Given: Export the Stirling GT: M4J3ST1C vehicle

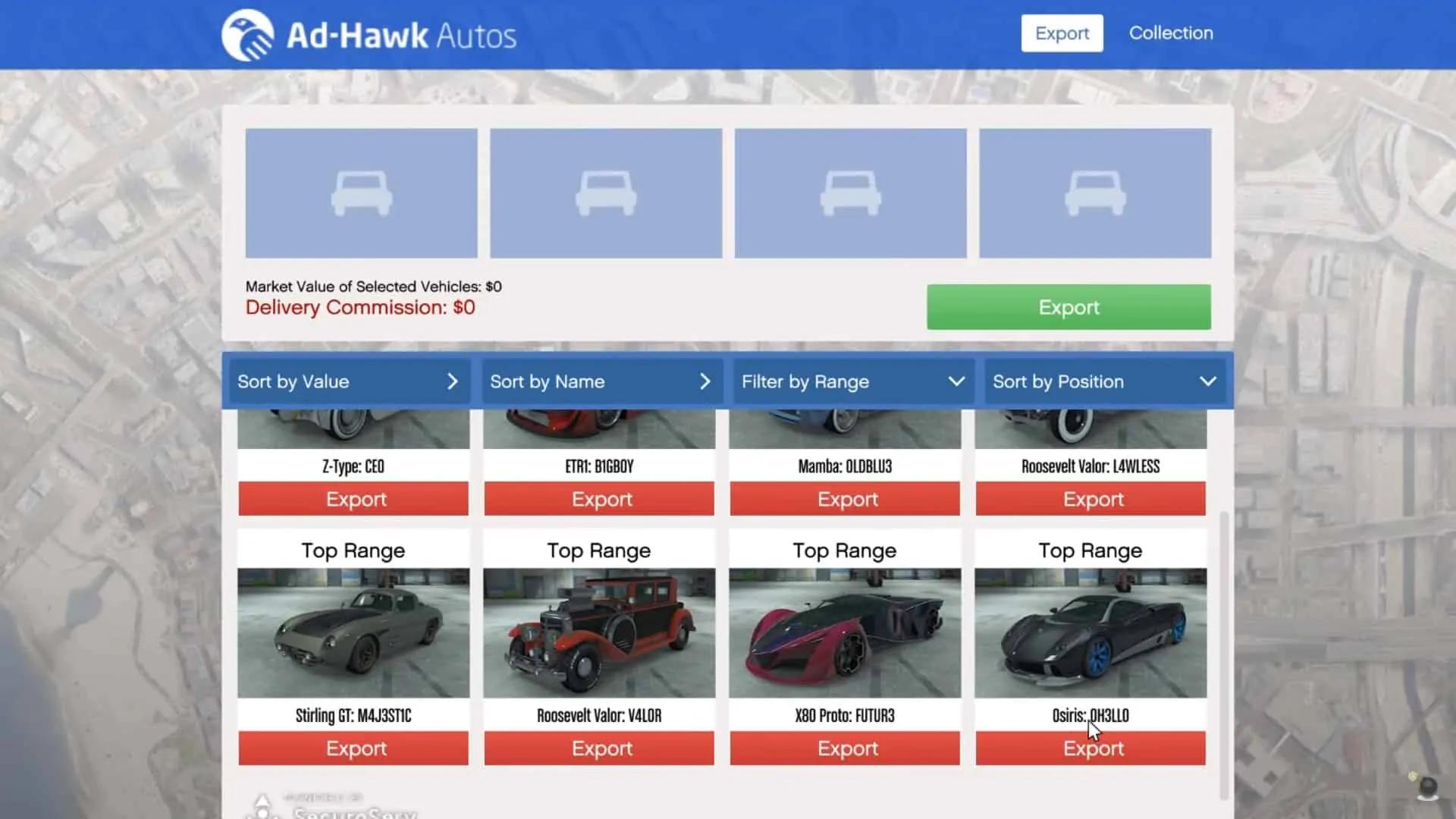Looking at the screenshot, I should click(x=353, y=748).
